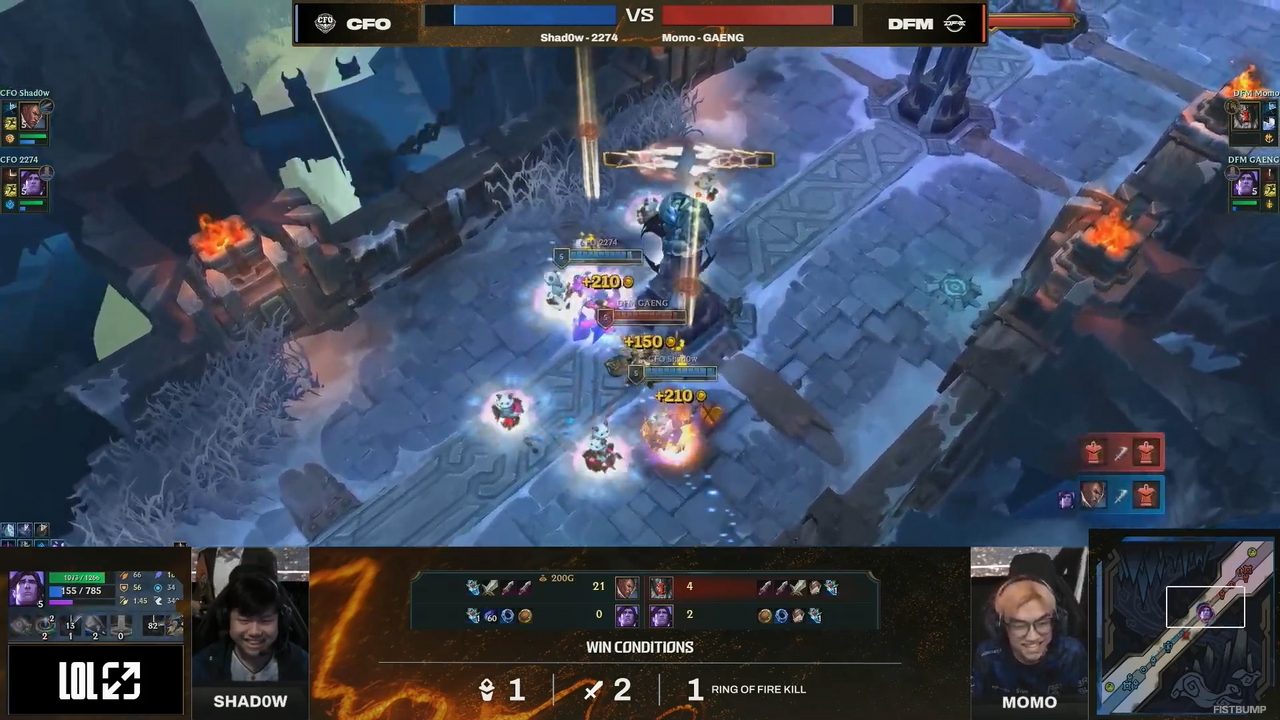Click the selected champion's Taric portrait in the stats panel
The width and height of the screenshot is (1280, 720).
(x=27, y=588)
